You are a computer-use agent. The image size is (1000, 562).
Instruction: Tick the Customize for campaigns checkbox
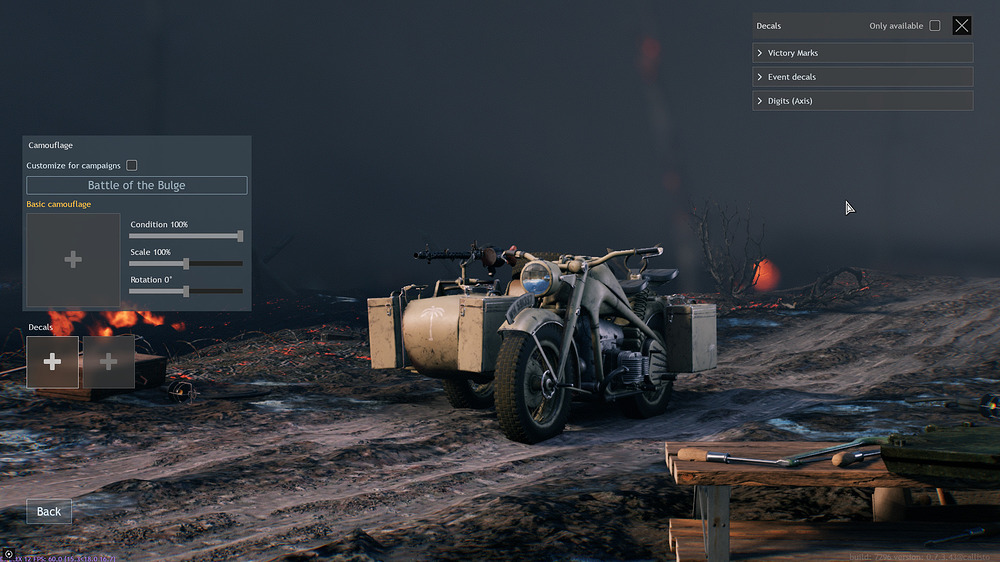(x=132, y=165)
